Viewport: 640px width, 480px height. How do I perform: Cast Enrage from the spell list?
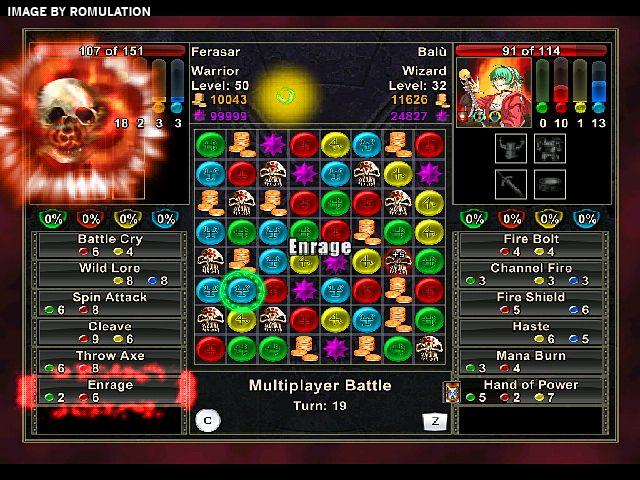[x=110, y=390]
